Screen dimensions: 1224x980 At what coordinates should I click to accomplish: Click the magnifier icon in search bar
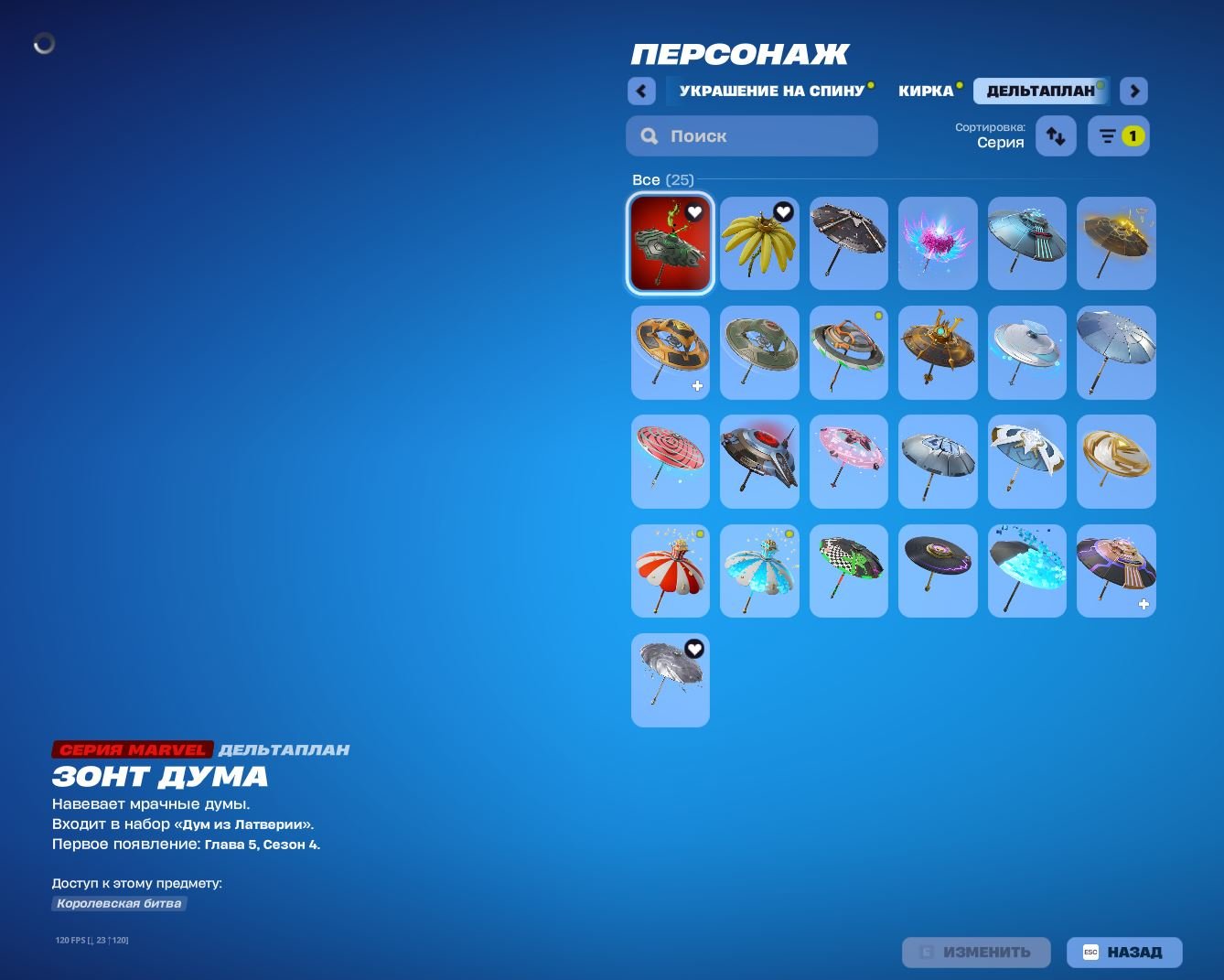point(649,135)
